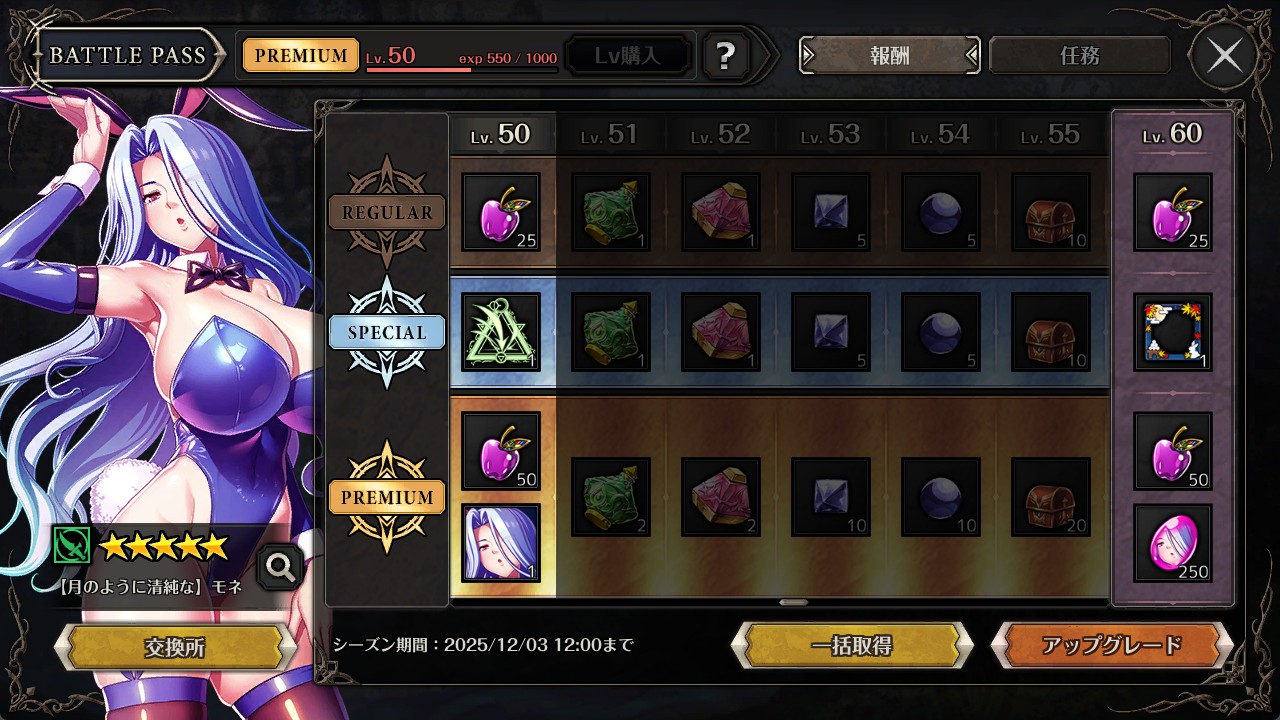This screenshot has height=720, width=1280.
Task: Click the アップグレード upgrade button
Action: coord(1111,645)
